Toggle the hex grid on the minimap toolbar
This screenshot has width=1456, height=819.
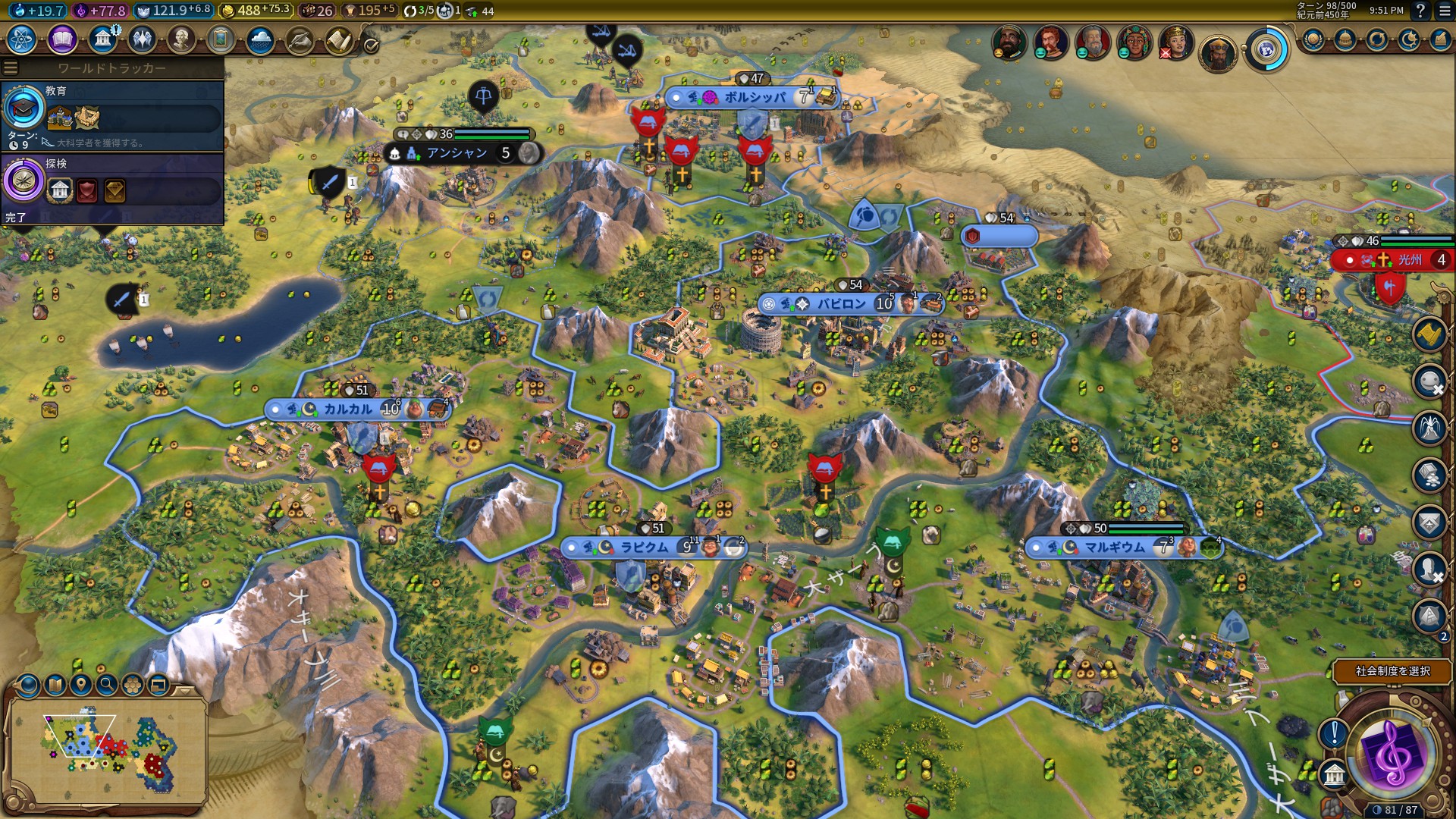pos(131,685)
